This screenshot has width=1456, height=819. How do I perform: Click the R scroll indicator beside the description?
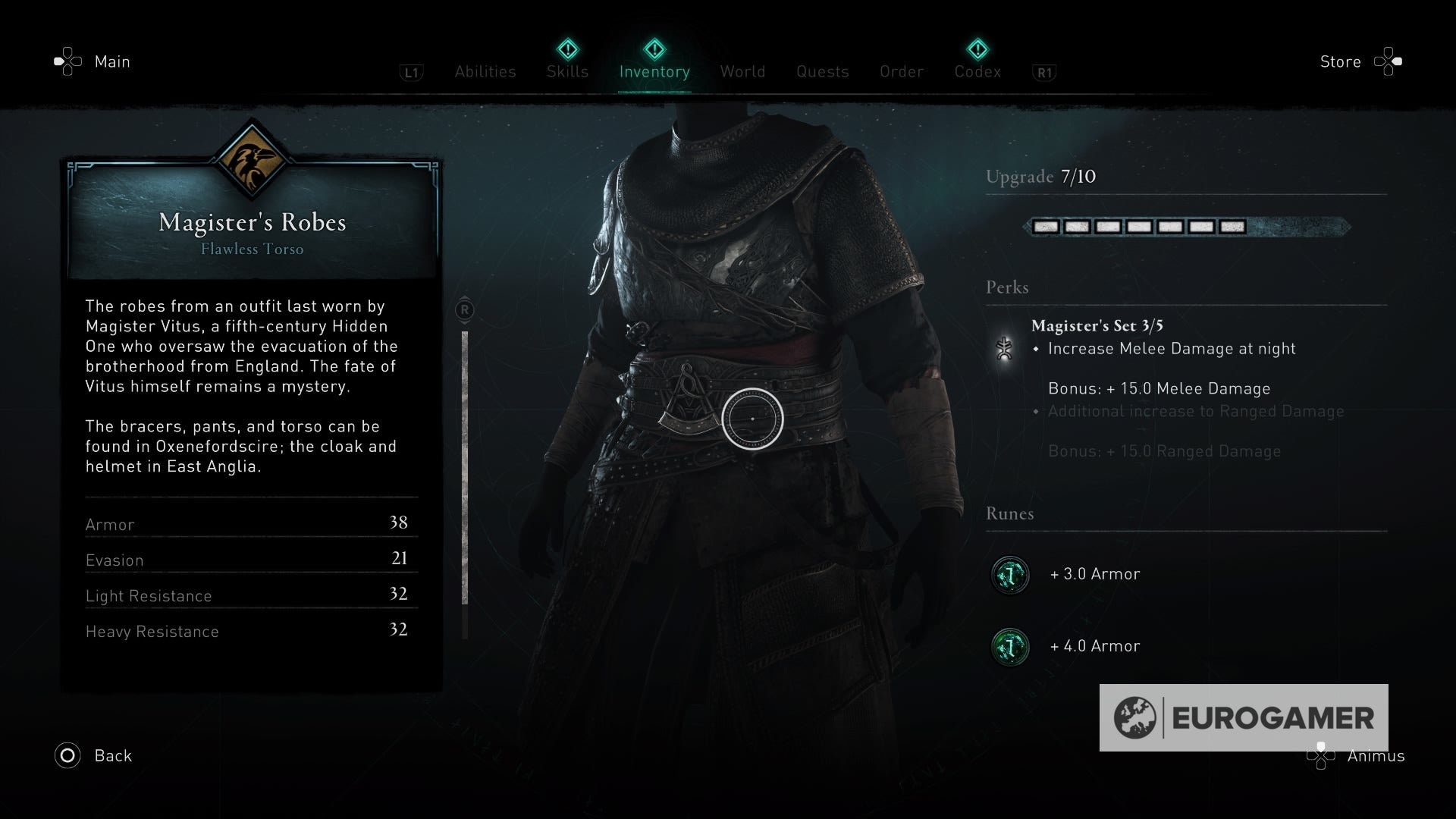click(464, 310)
